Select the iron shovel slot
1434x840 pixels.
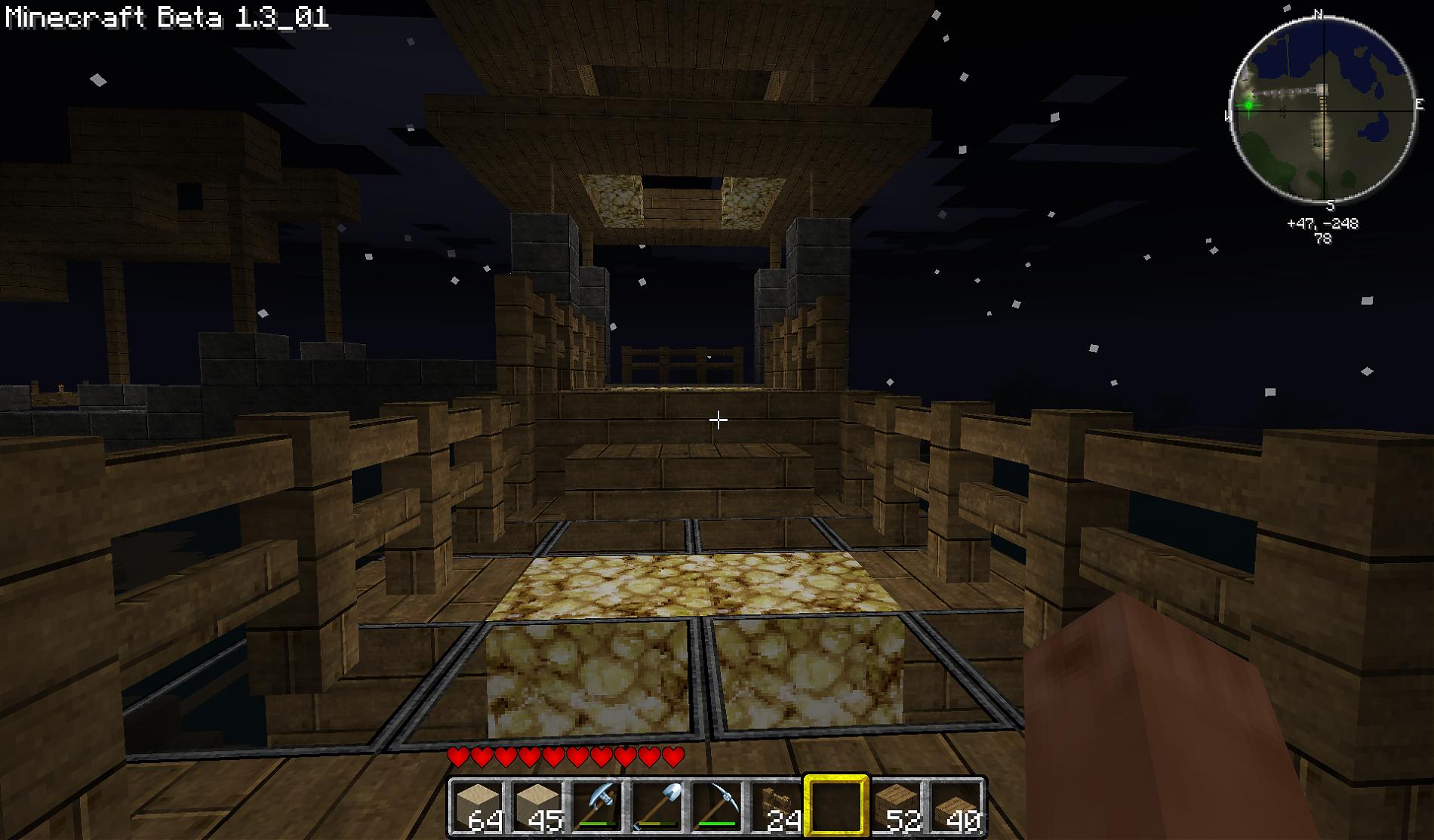click(x=657, y=807)
